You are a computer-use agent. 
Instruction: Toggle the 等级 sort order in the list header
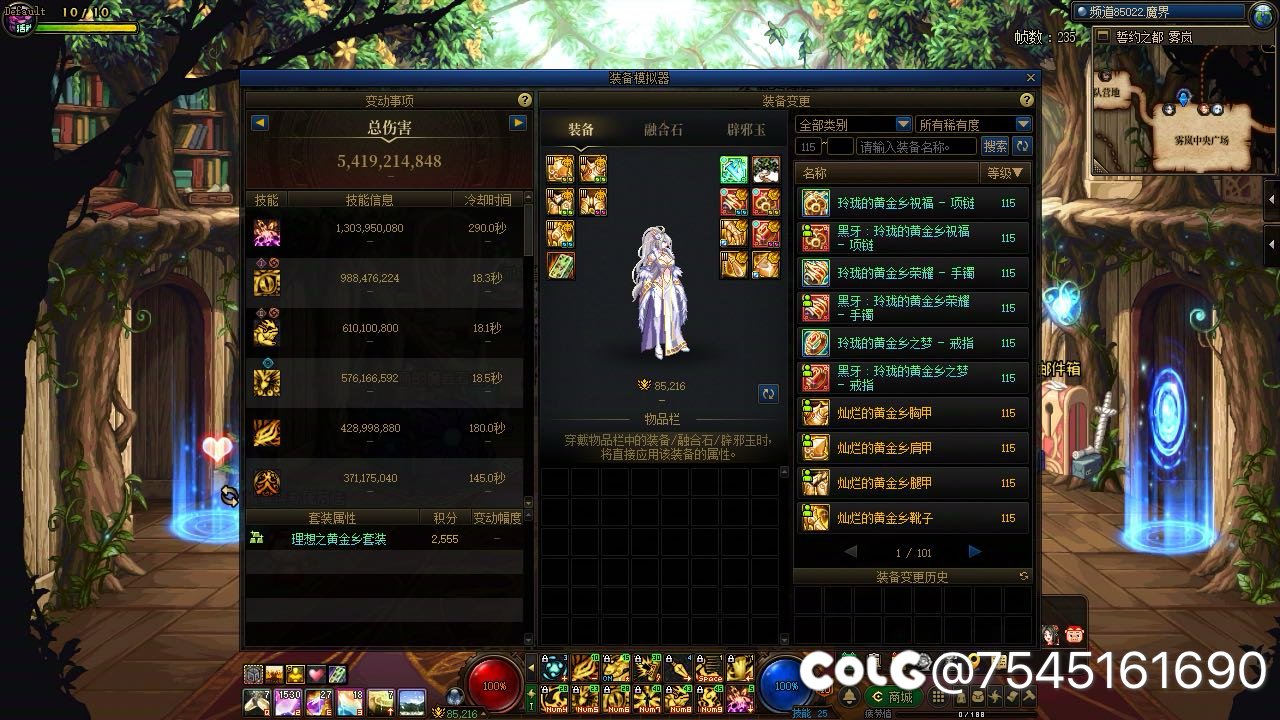[1006, 172]
